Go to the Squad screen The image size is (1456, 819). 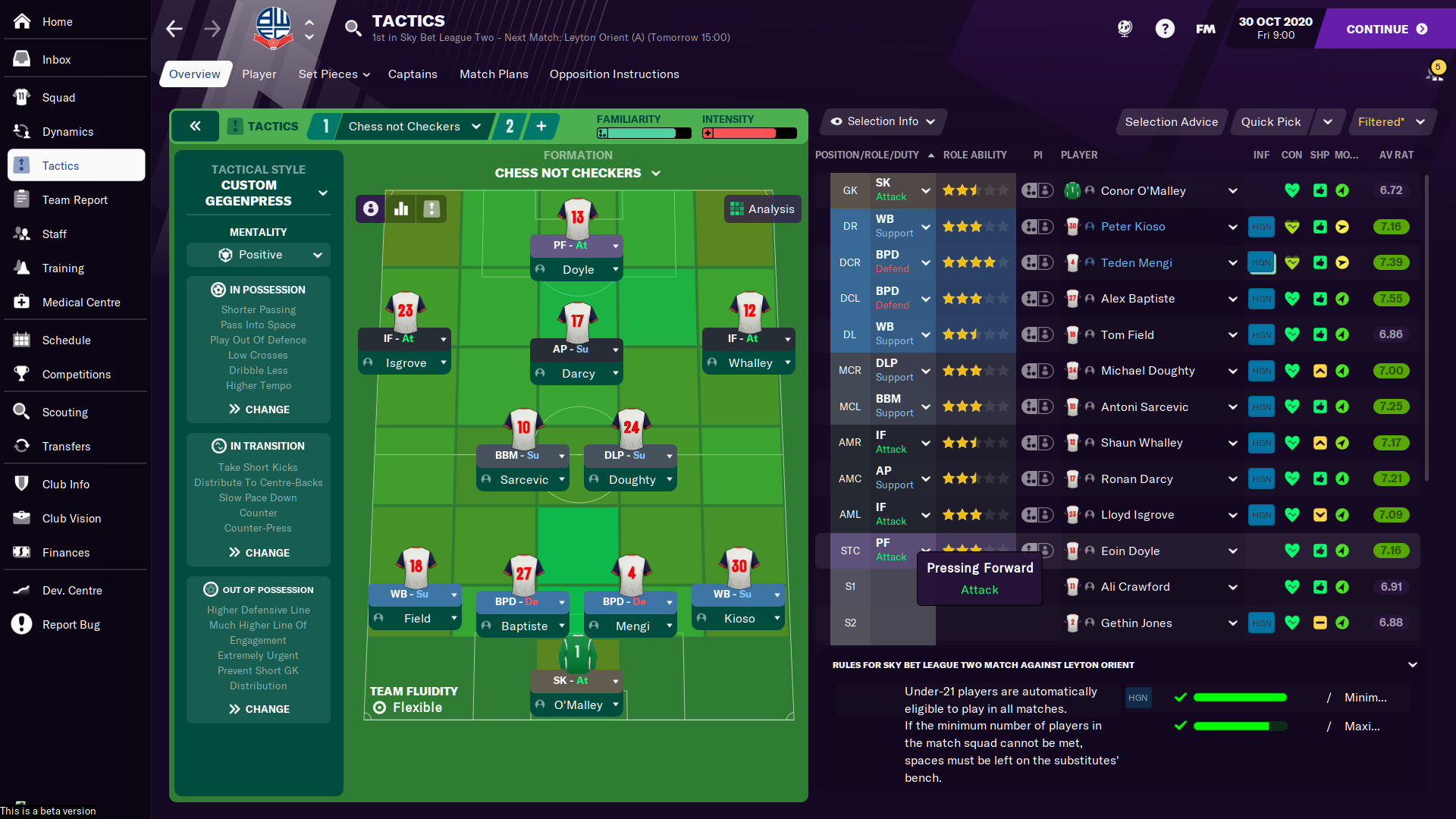coord(58,98)
